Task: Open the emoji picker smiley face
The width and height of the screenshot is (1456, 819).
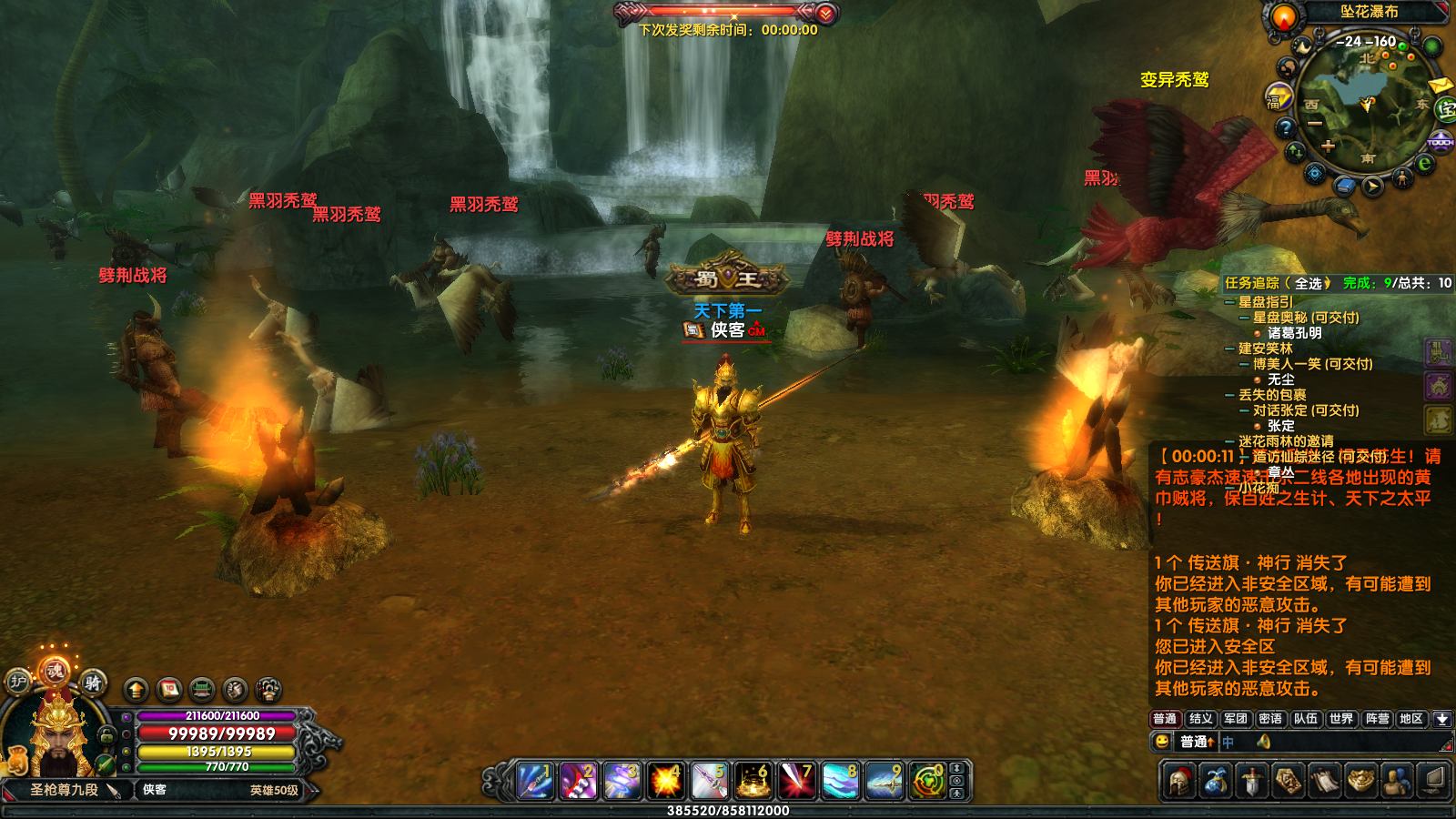Action: point(1162,742)
